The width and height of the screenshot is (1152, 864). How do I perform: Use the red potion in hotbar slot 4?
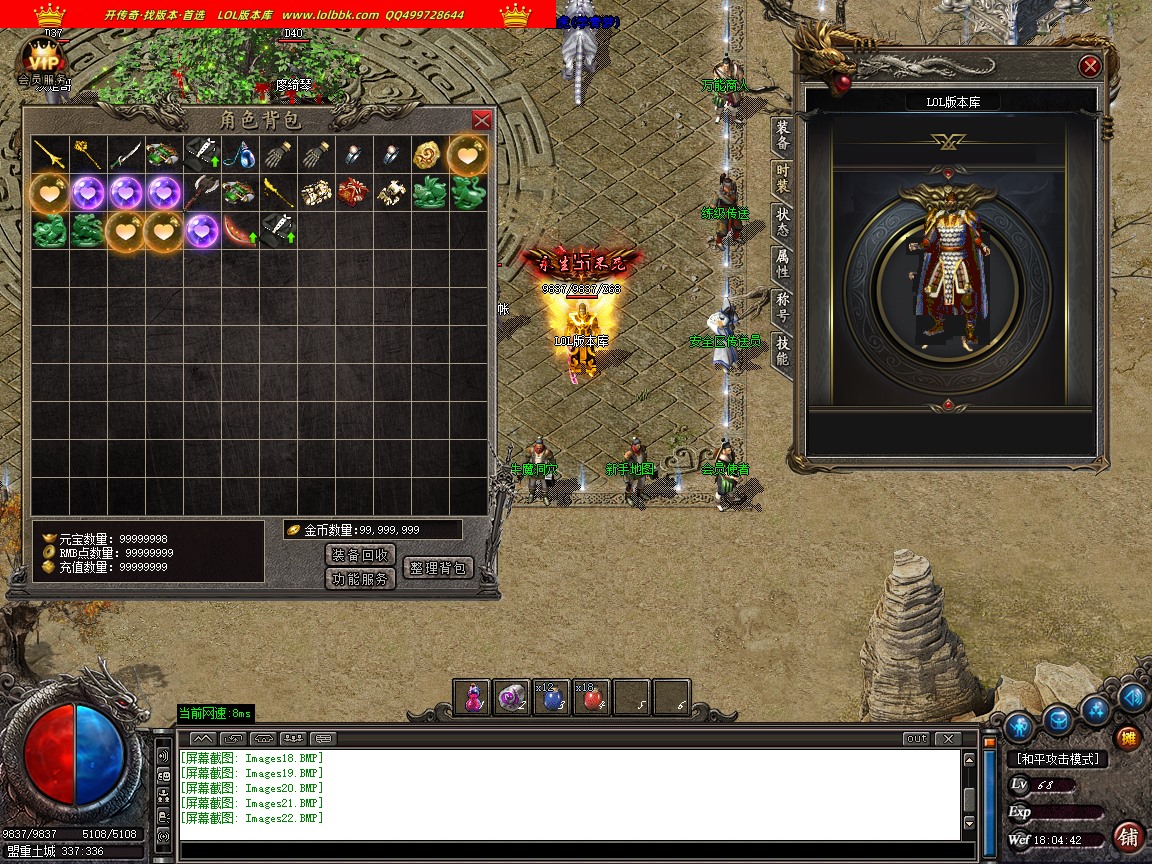pyautogui.click(x=592, y=698)
